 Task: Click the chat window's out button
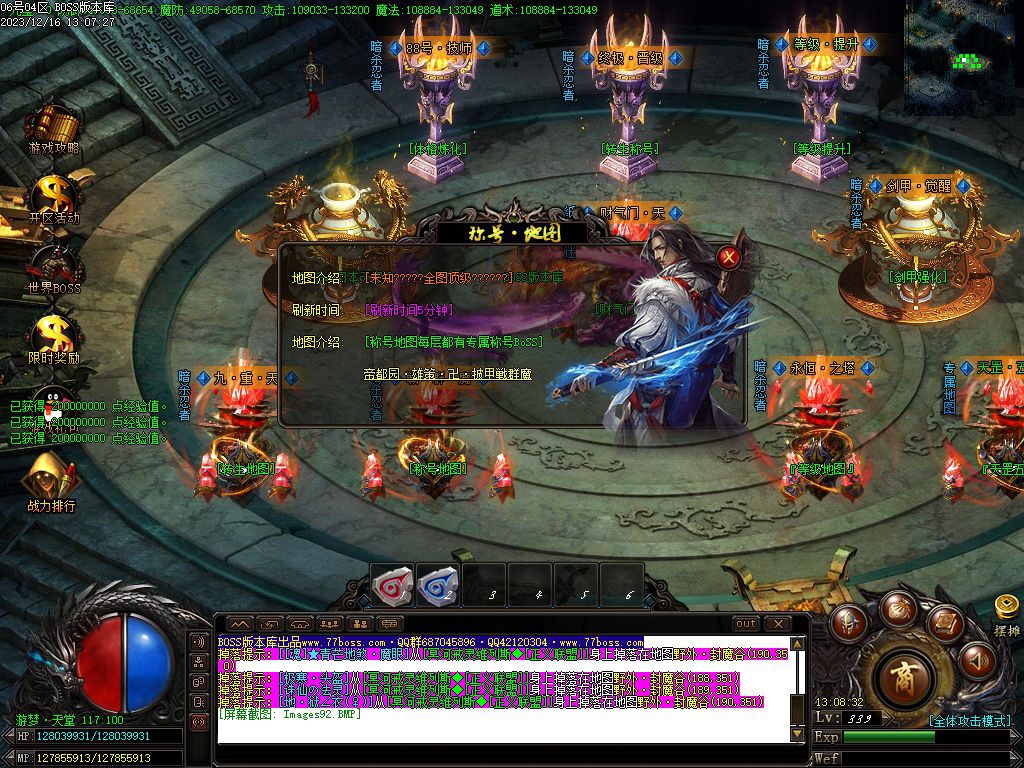[x=746, y=624]
